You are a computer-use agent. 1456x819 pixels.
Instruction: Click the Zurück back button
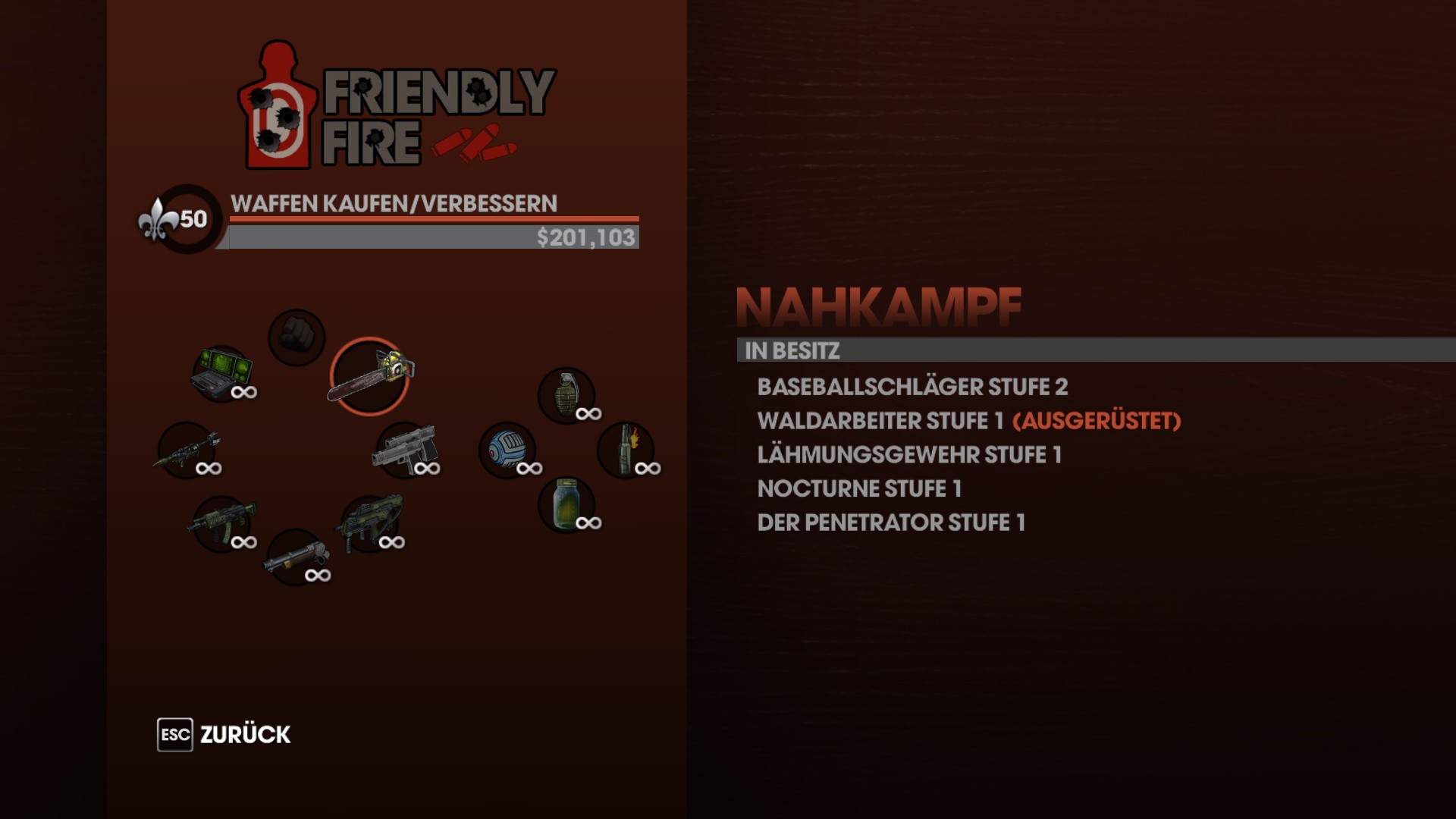224,734
